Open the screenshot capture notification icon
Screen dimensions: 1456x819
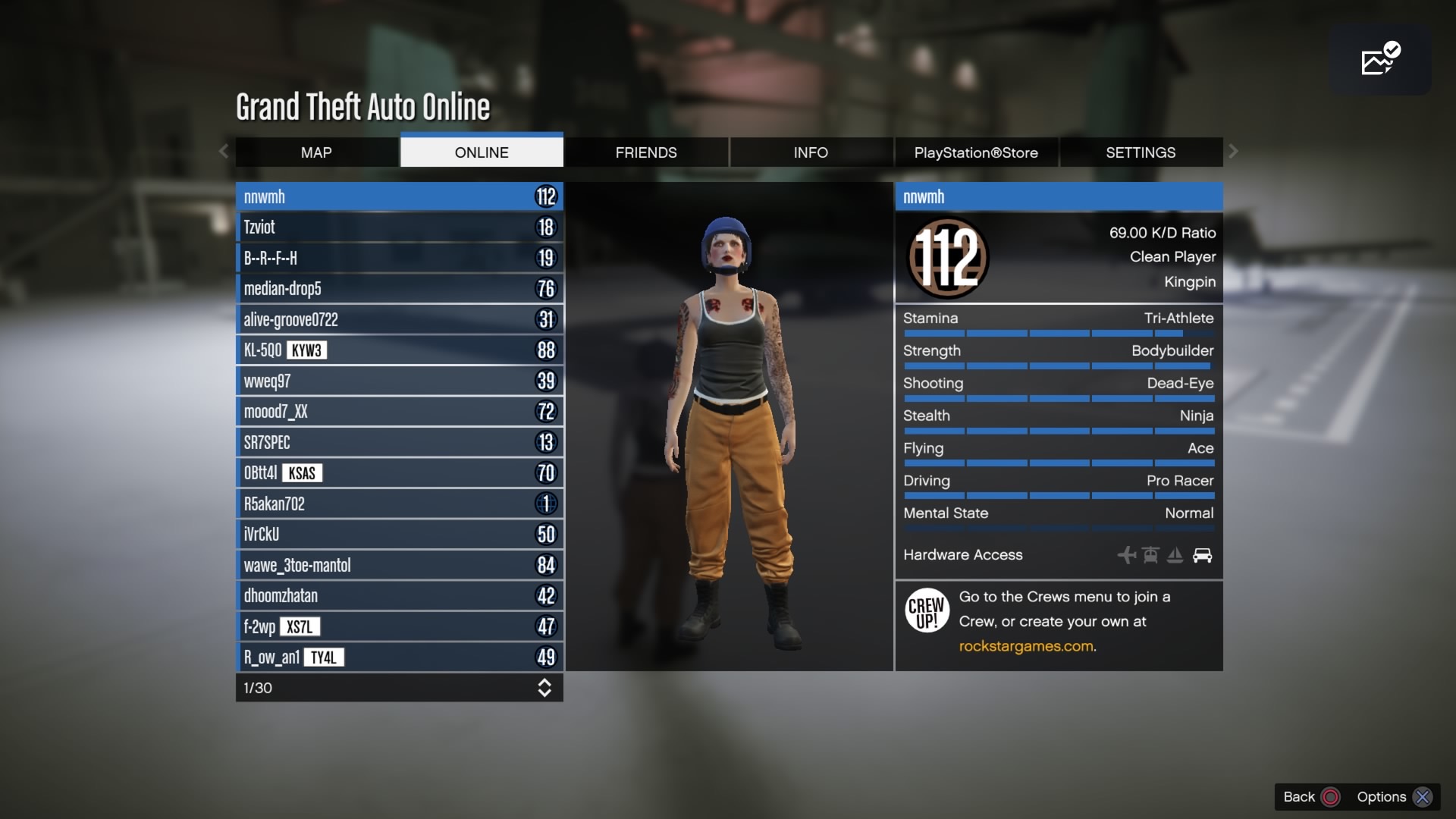point(1379,59)
